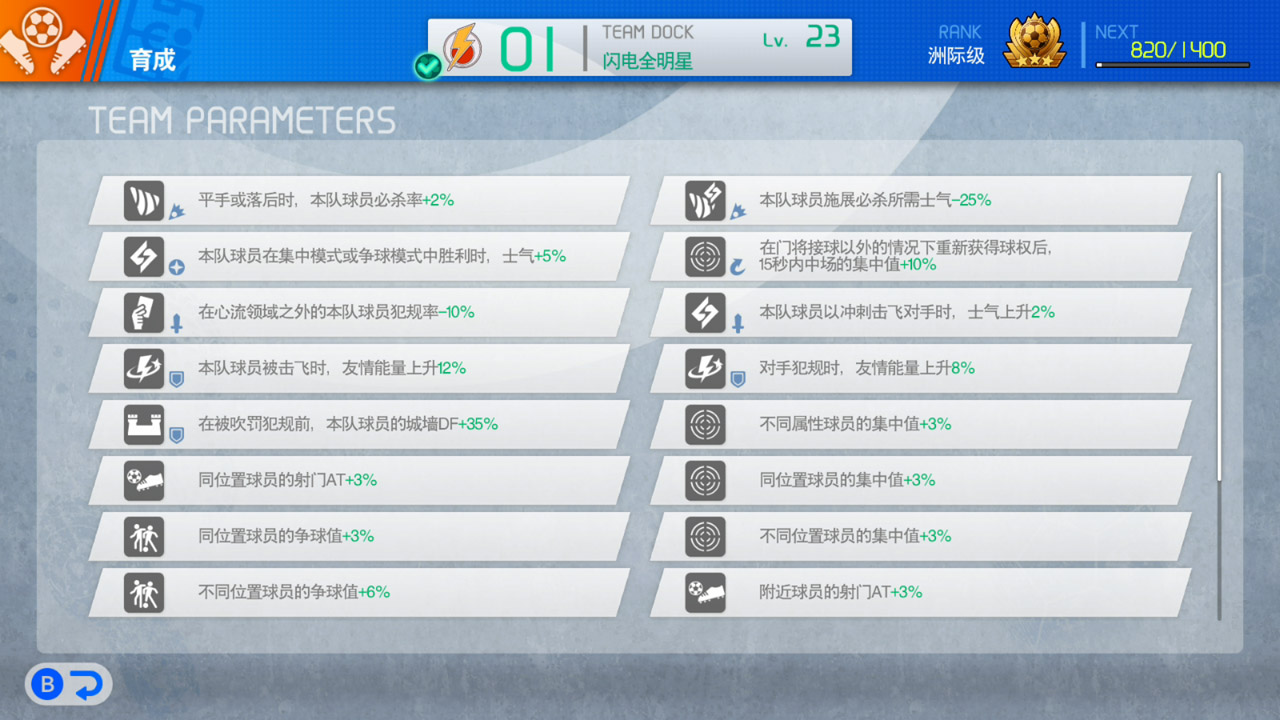
Task: Select 被击飞时友情能量上升12% row
Action: (x=360, y=368)
